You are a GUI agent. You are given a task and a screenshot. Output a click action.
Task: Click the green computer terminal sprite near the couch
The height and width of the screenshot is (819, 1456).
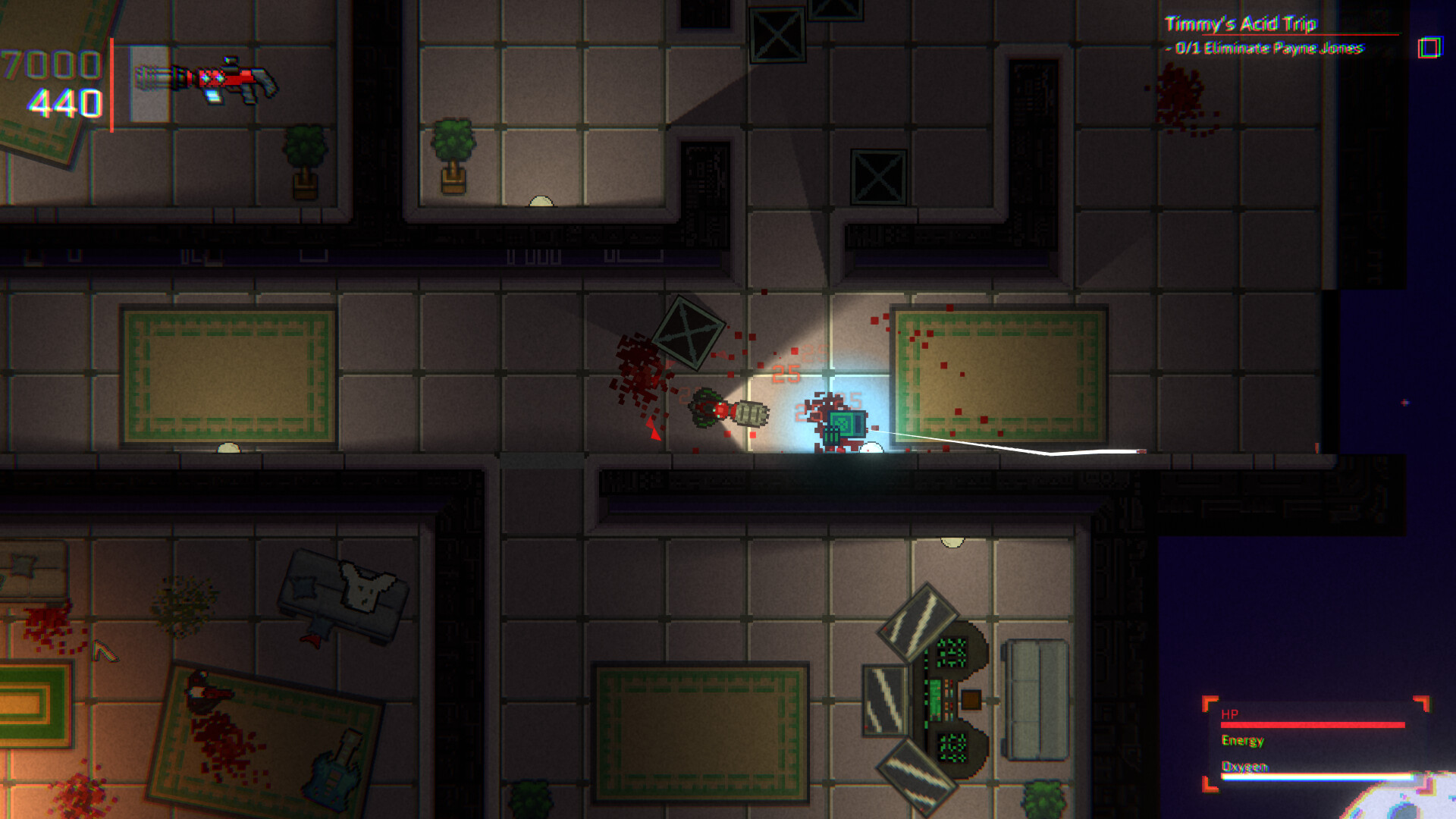click(x=944, y=698)
